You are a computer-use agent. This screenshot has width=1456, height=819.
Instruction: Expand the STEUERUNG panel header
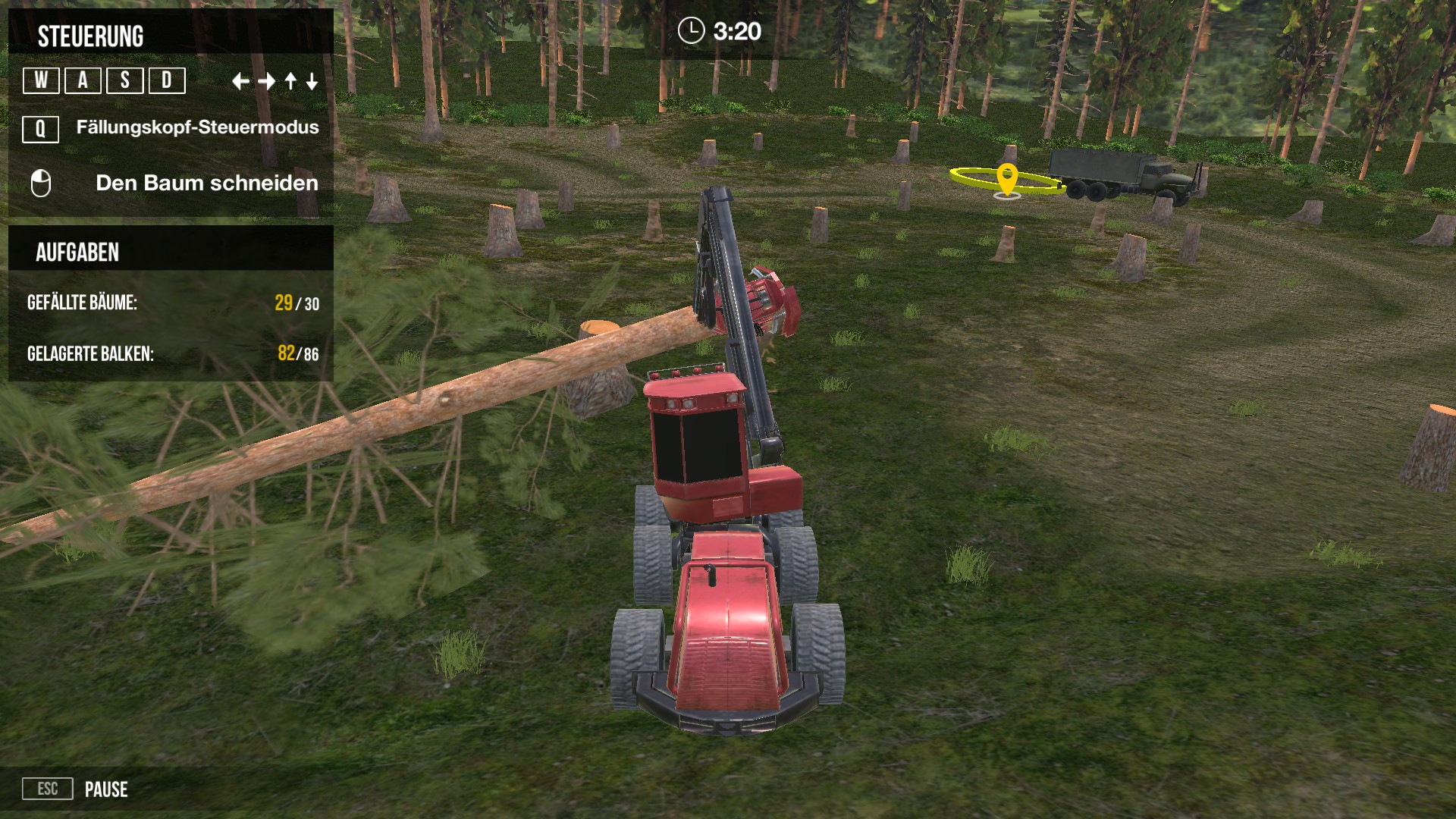(91, 33)
